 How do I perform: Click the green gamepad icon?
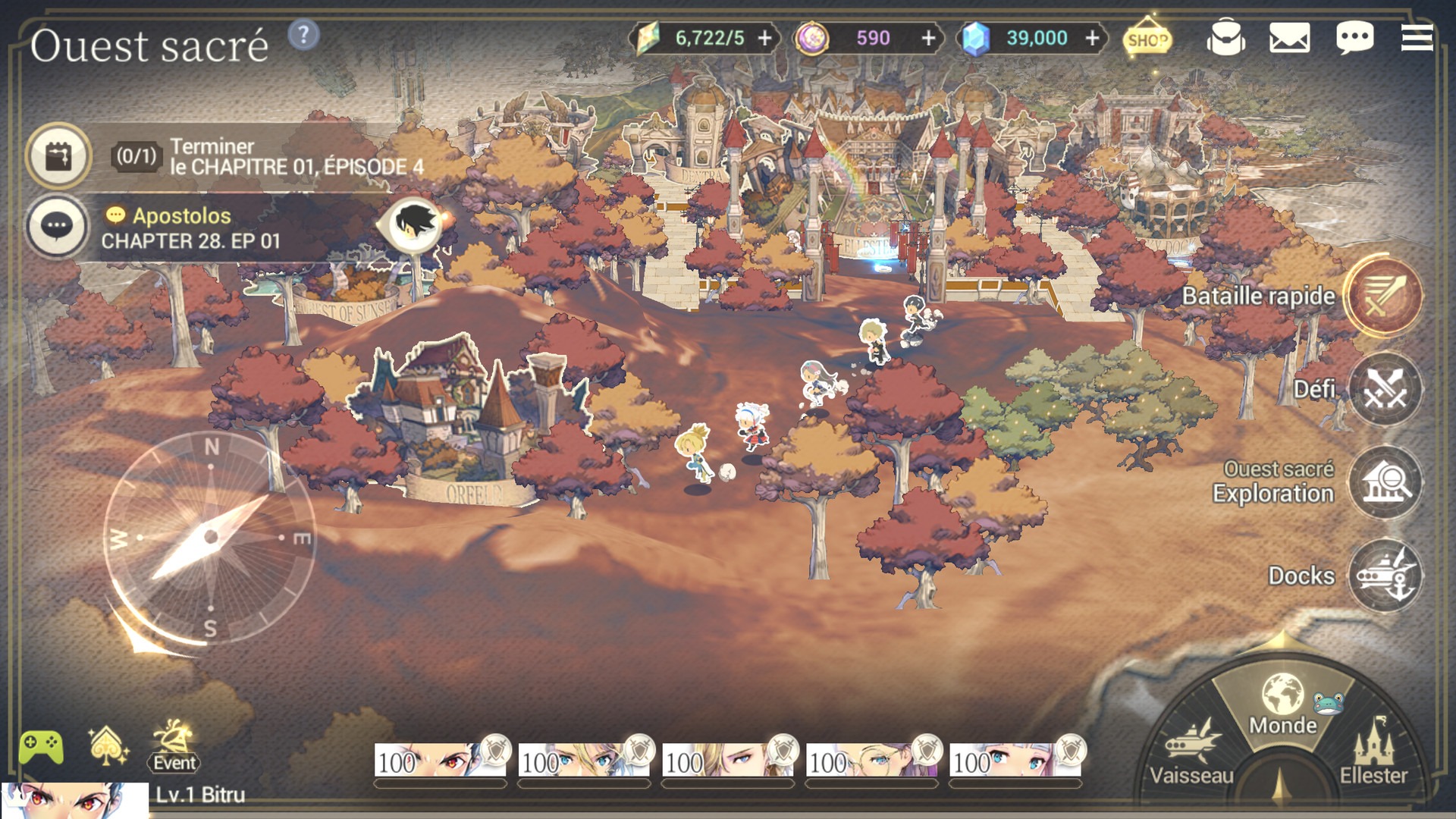pos(41,747)
